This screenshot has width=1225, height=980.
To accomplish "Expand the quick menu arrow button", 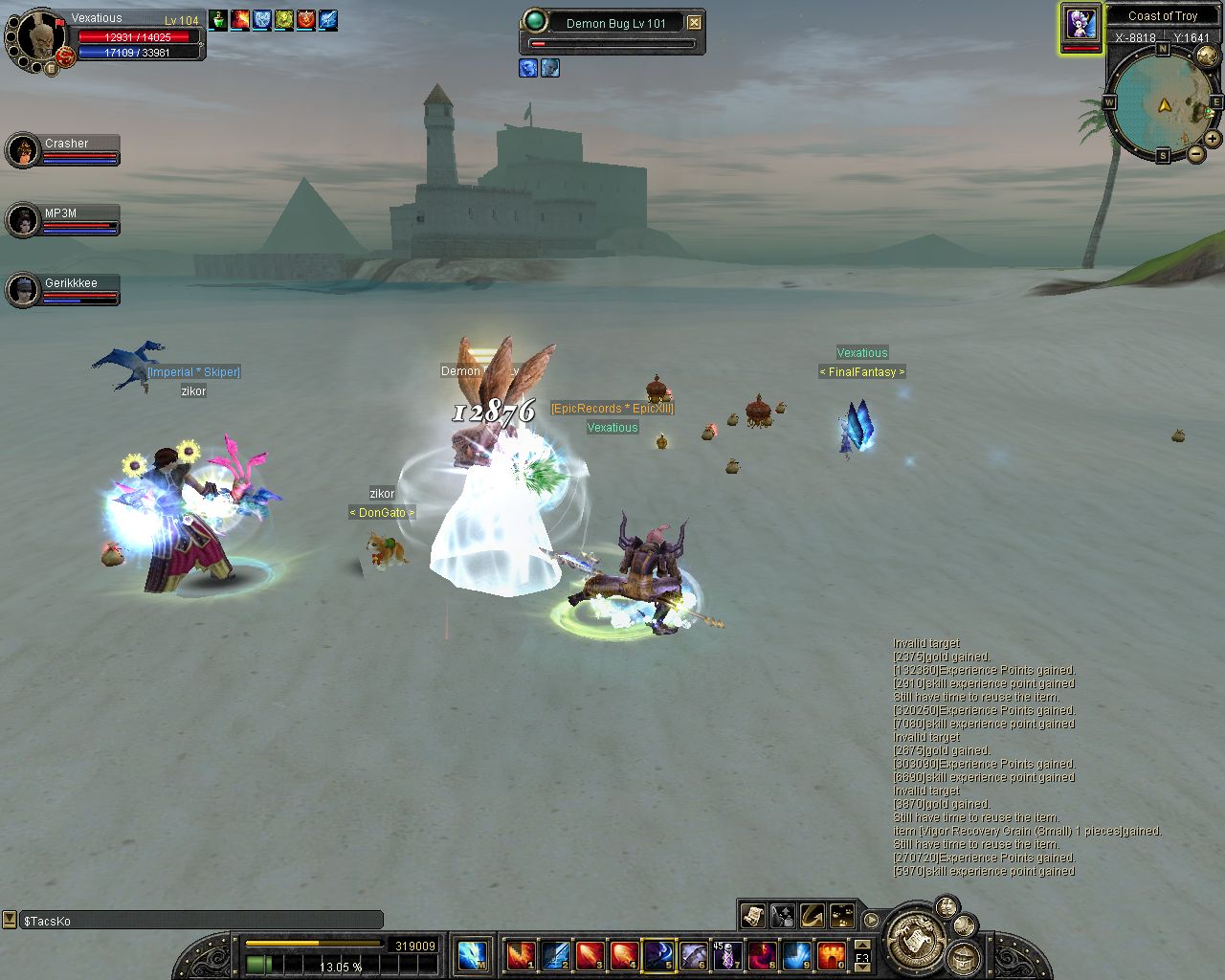I will [871, 921].
